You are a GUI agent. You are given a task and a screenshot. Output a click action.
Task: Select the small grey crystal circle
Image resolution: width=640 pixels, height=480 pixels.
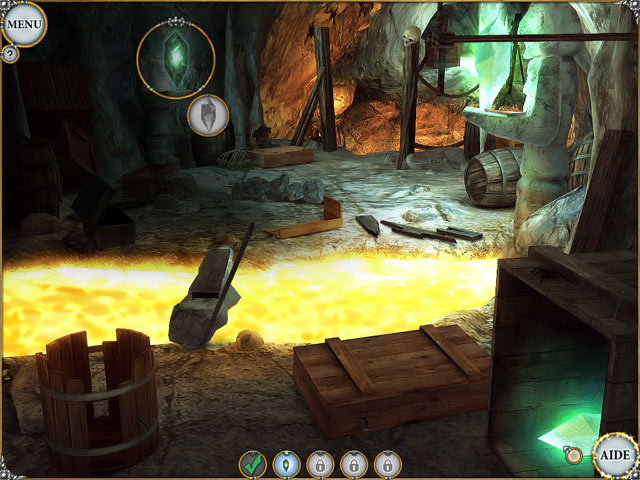click(x=208, y=114)
